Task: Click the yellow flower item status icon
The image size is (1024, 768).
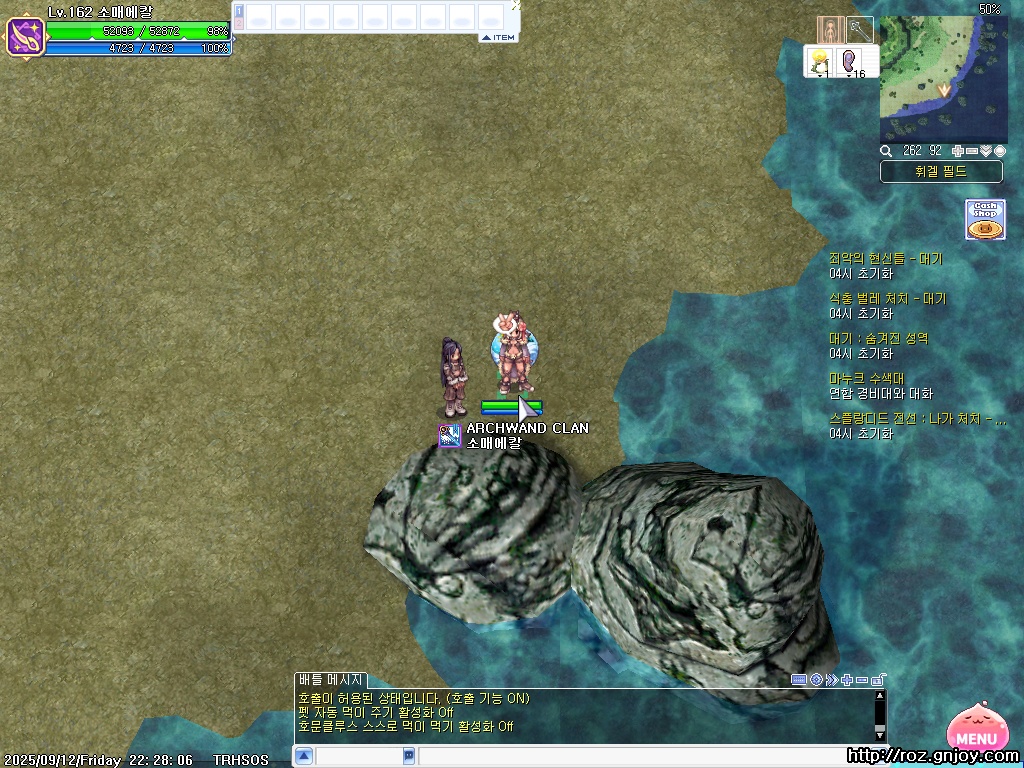Action: click(820, 62)
